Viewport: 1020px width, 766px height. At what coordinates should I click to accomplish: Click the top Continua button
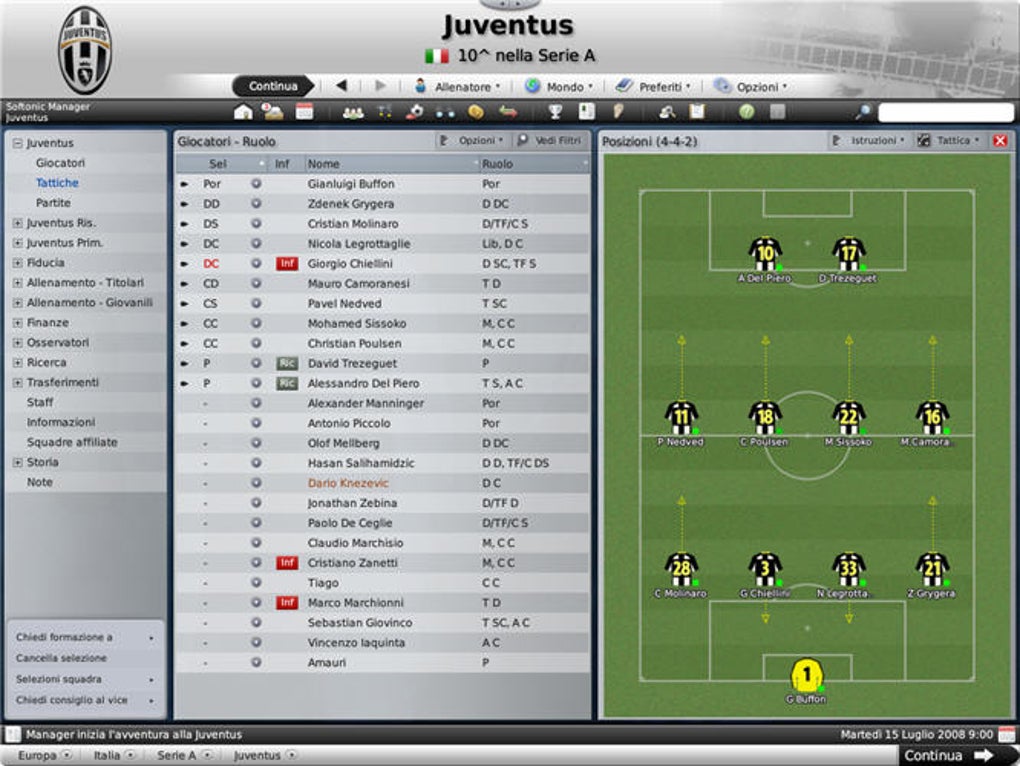point(272,86)
